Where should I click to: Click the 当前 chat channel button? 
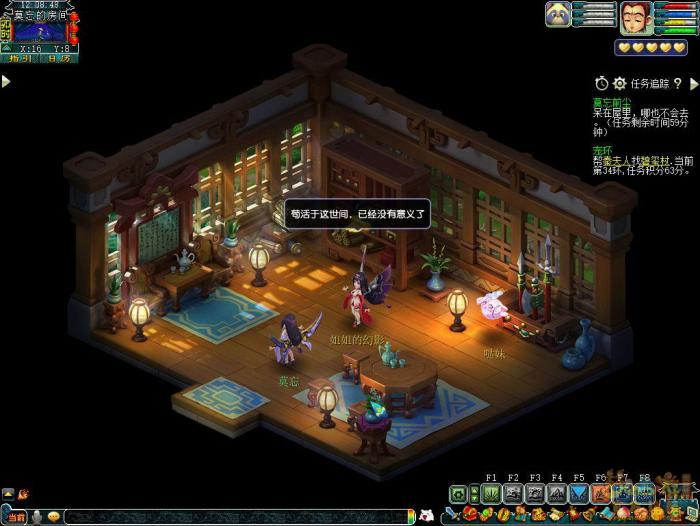[16, 516]
